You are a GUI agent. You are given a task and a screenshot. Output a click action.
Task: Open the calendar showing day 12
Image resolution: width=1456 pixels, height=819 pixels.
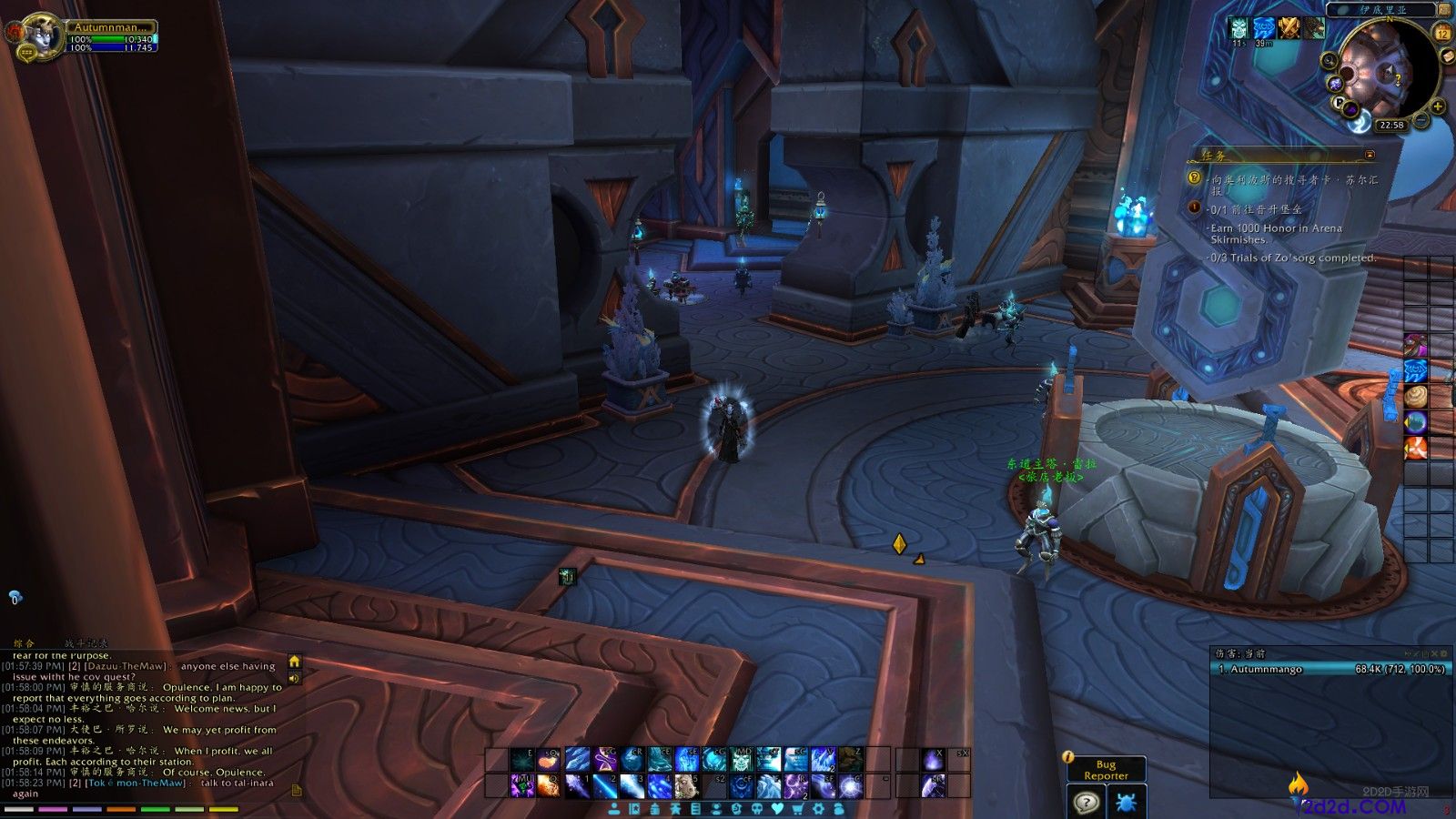(1442, 34)
